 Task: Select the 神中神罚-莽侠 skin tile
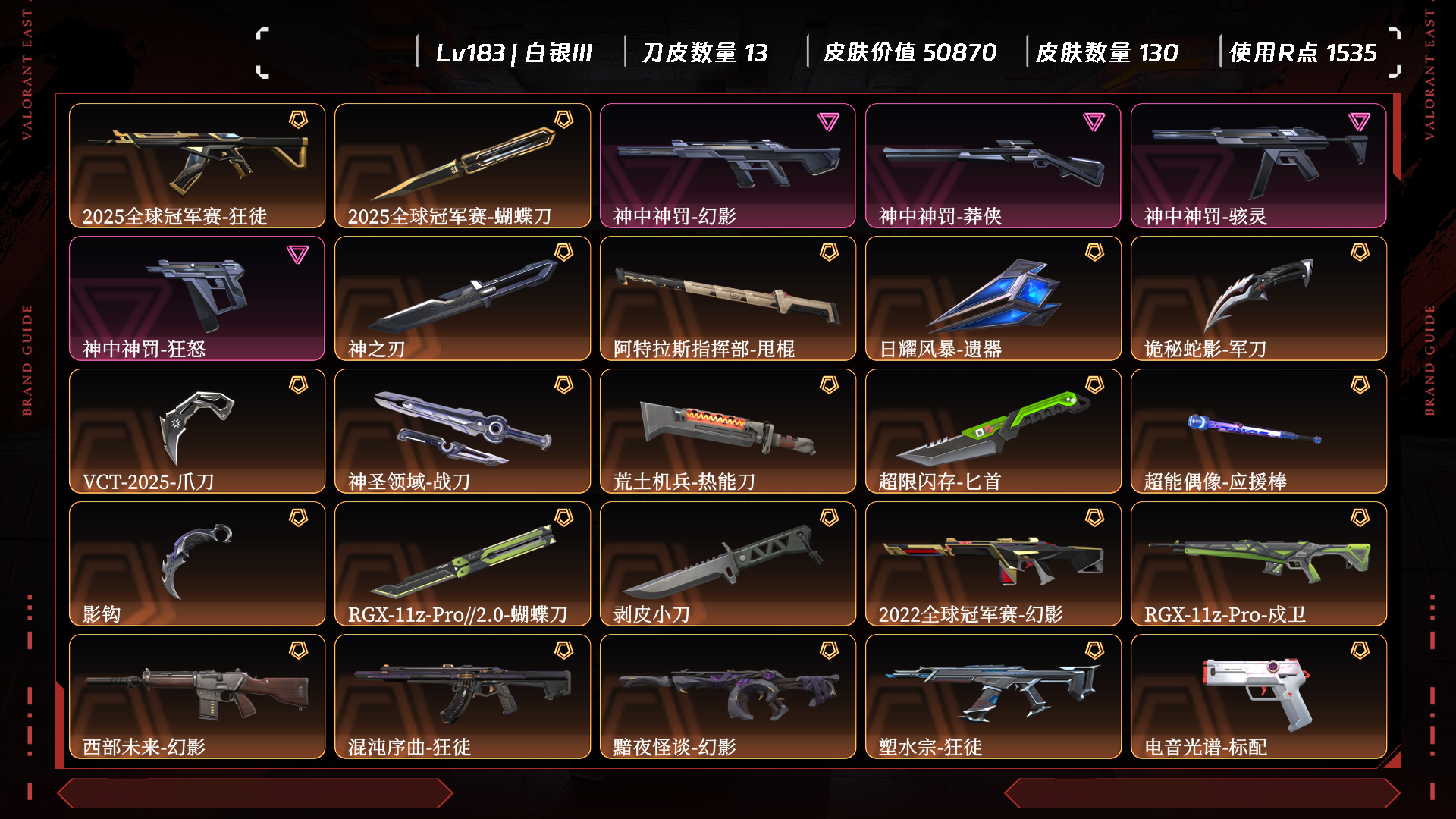[x=993, y=165]
